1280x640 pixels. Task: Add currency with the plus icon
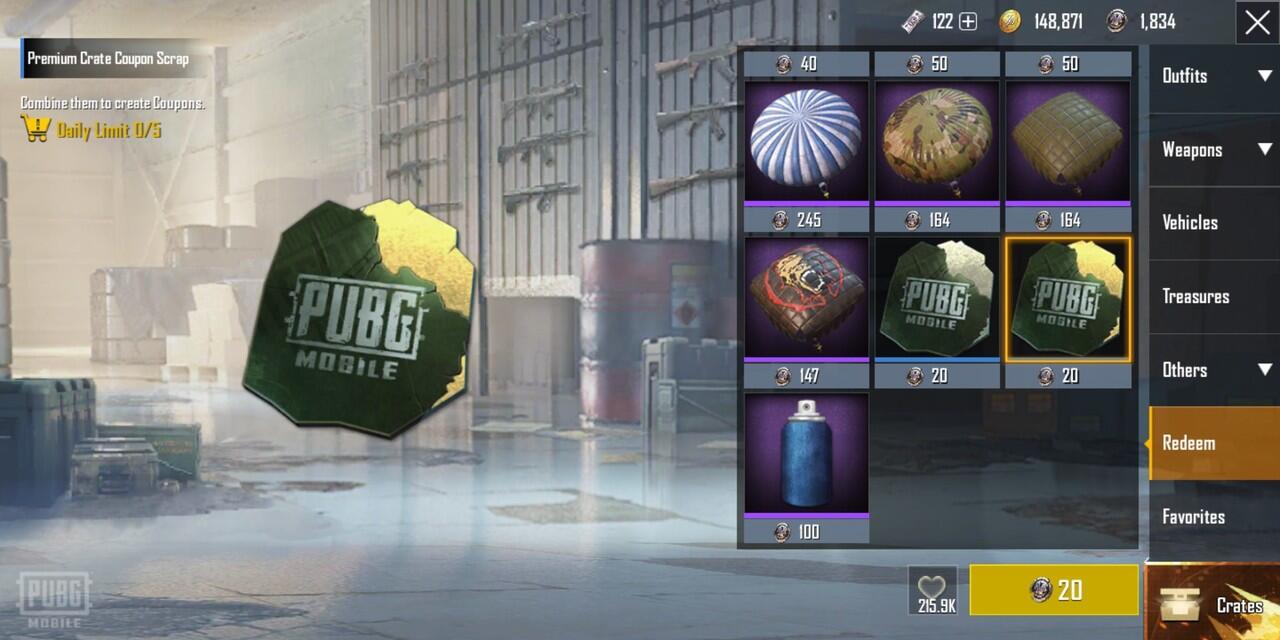coord(968,22)
